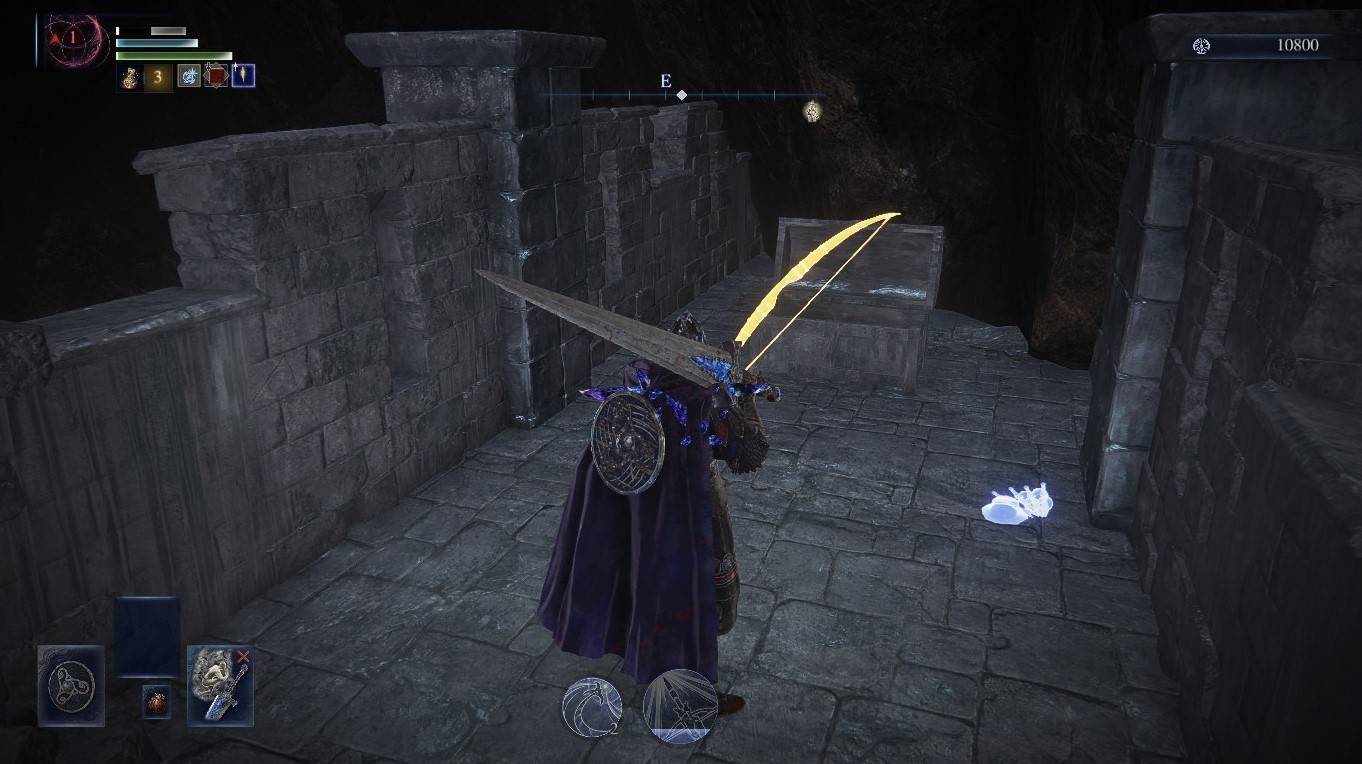Activate the radiant sword ultimate skill icon
This screenshot has height=764, width=1362.
680,704
